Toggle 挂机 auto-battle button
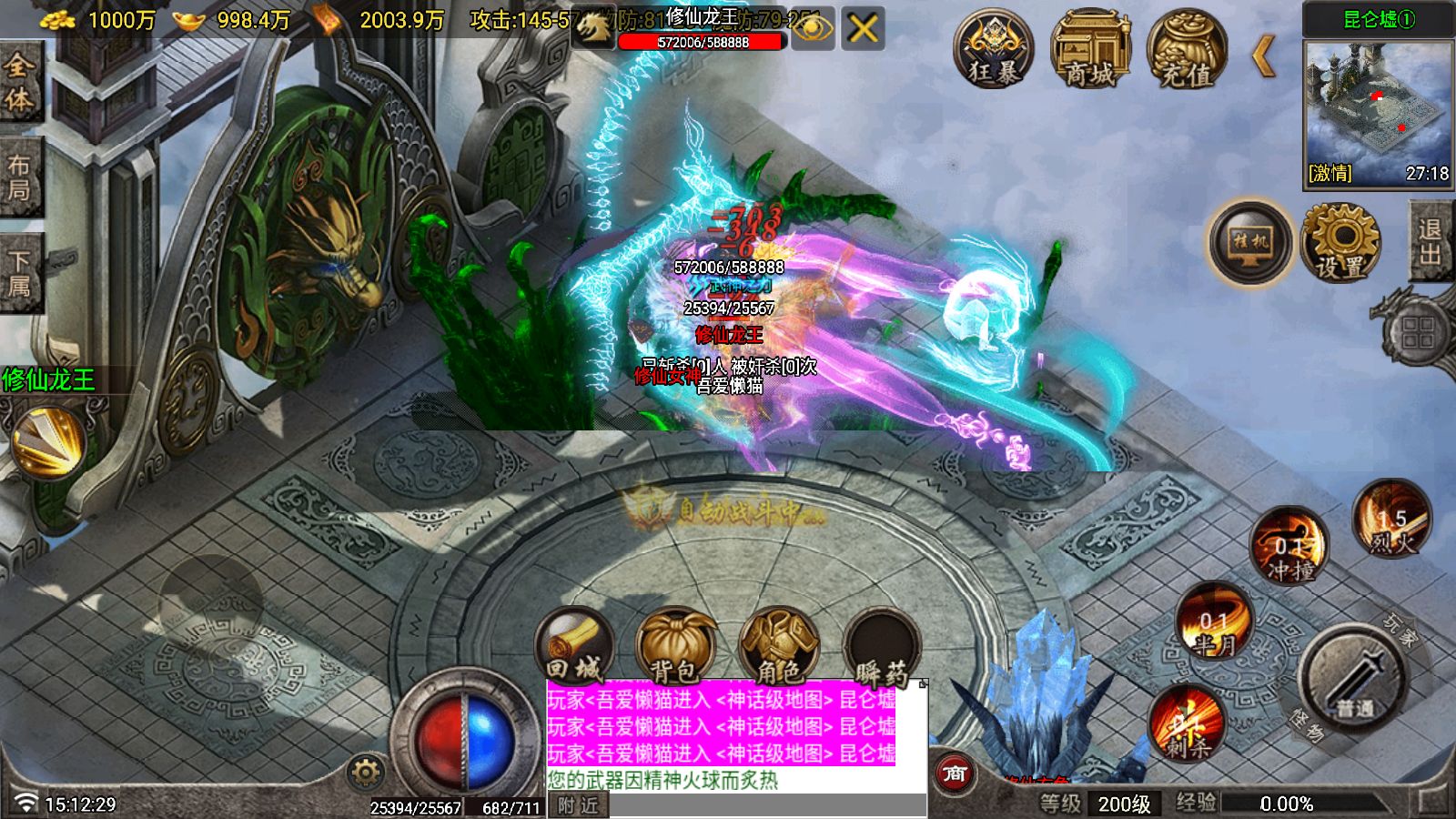Image resolution: width=1456 pixels, height=819 pixels. 1250,242
